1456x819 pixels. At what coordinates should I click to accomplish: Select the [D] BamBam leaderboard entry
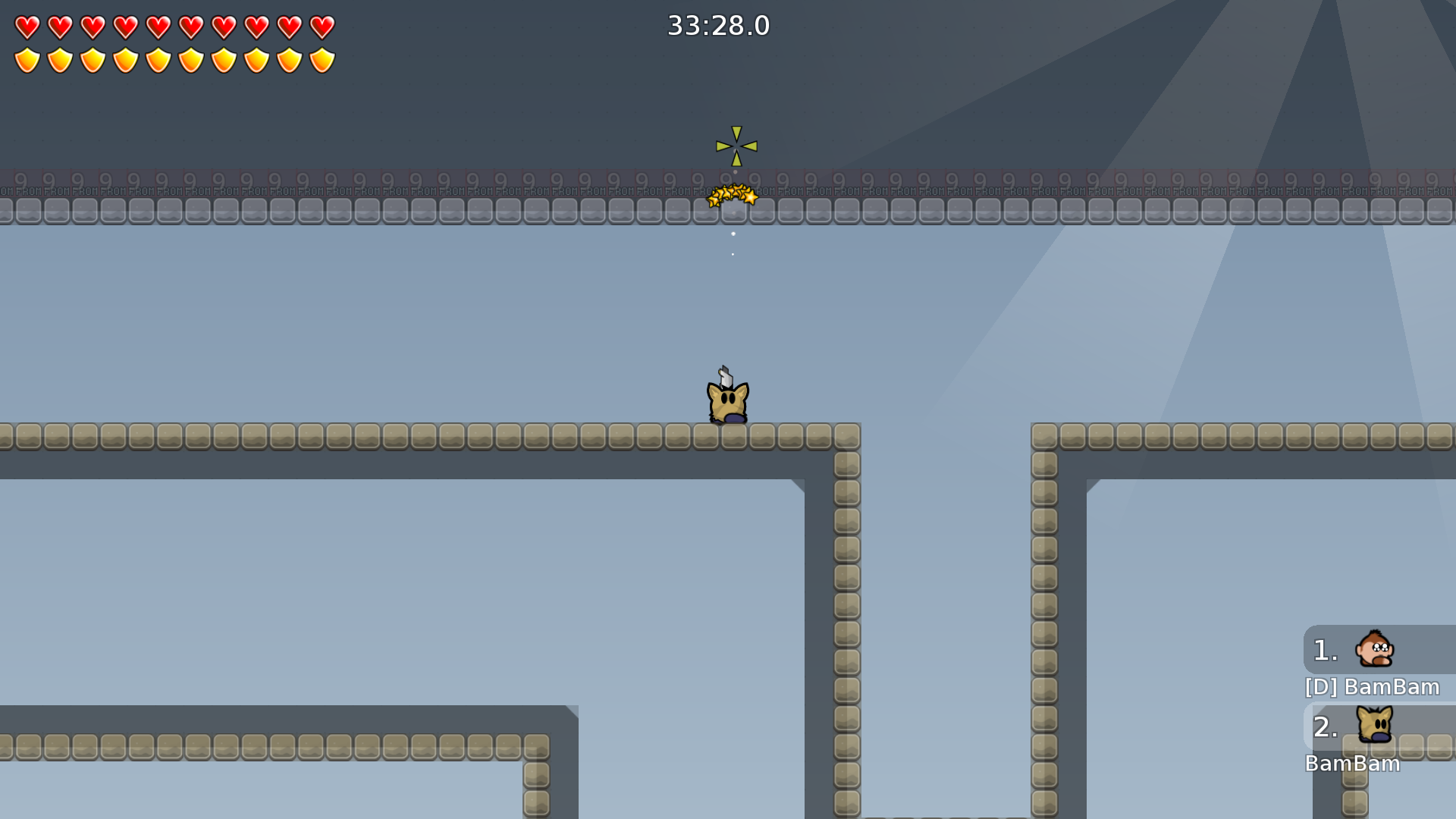(1371, 687)
